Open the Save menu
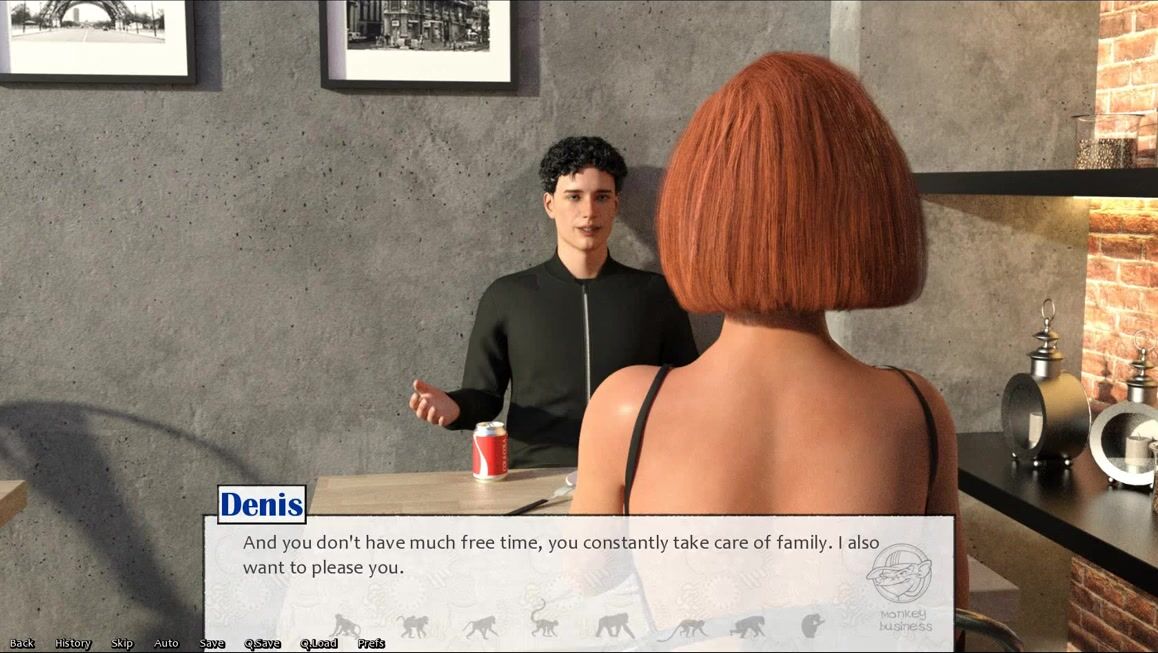The image size is (1158, 653). (x=212, y=643)
